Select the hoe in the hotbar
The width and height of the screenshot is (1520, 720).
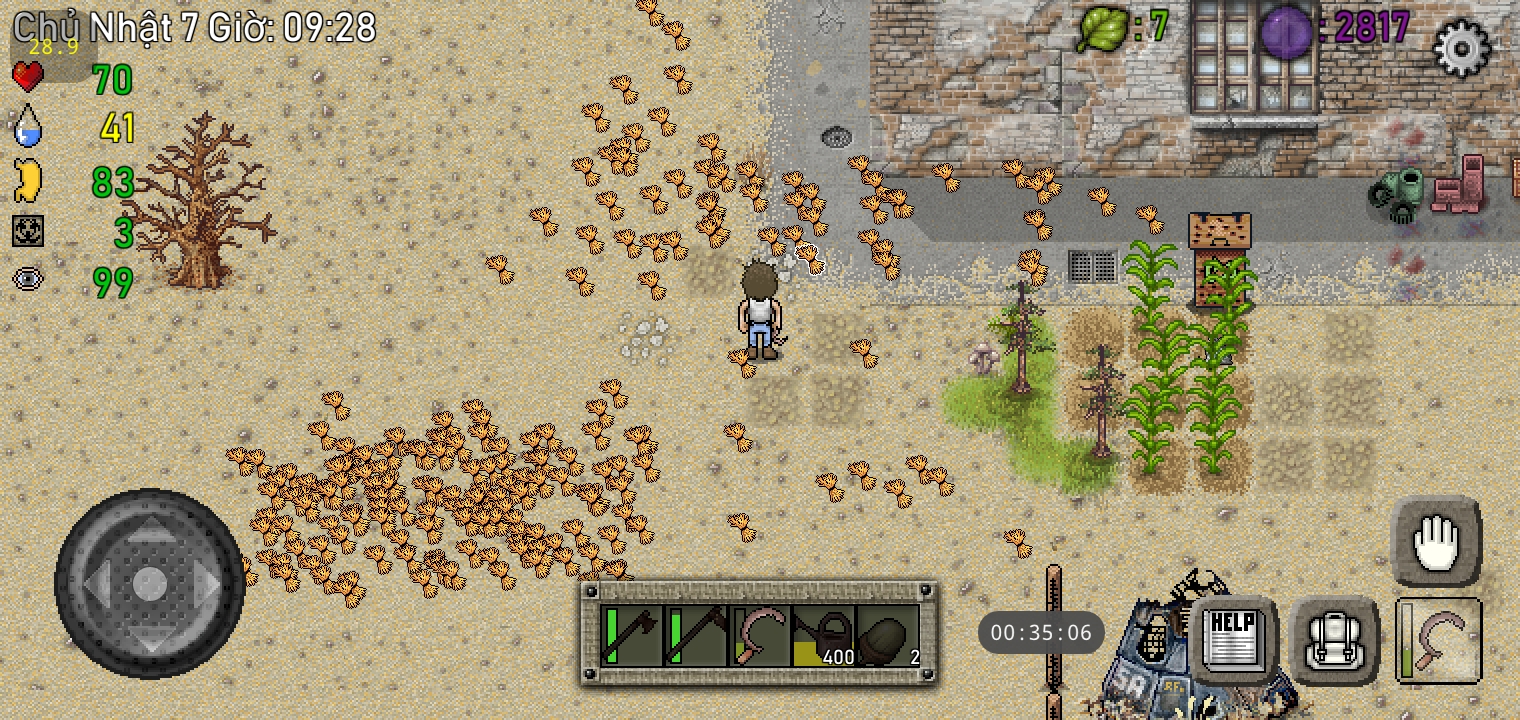pyautogui.click(x=696, y=636)
